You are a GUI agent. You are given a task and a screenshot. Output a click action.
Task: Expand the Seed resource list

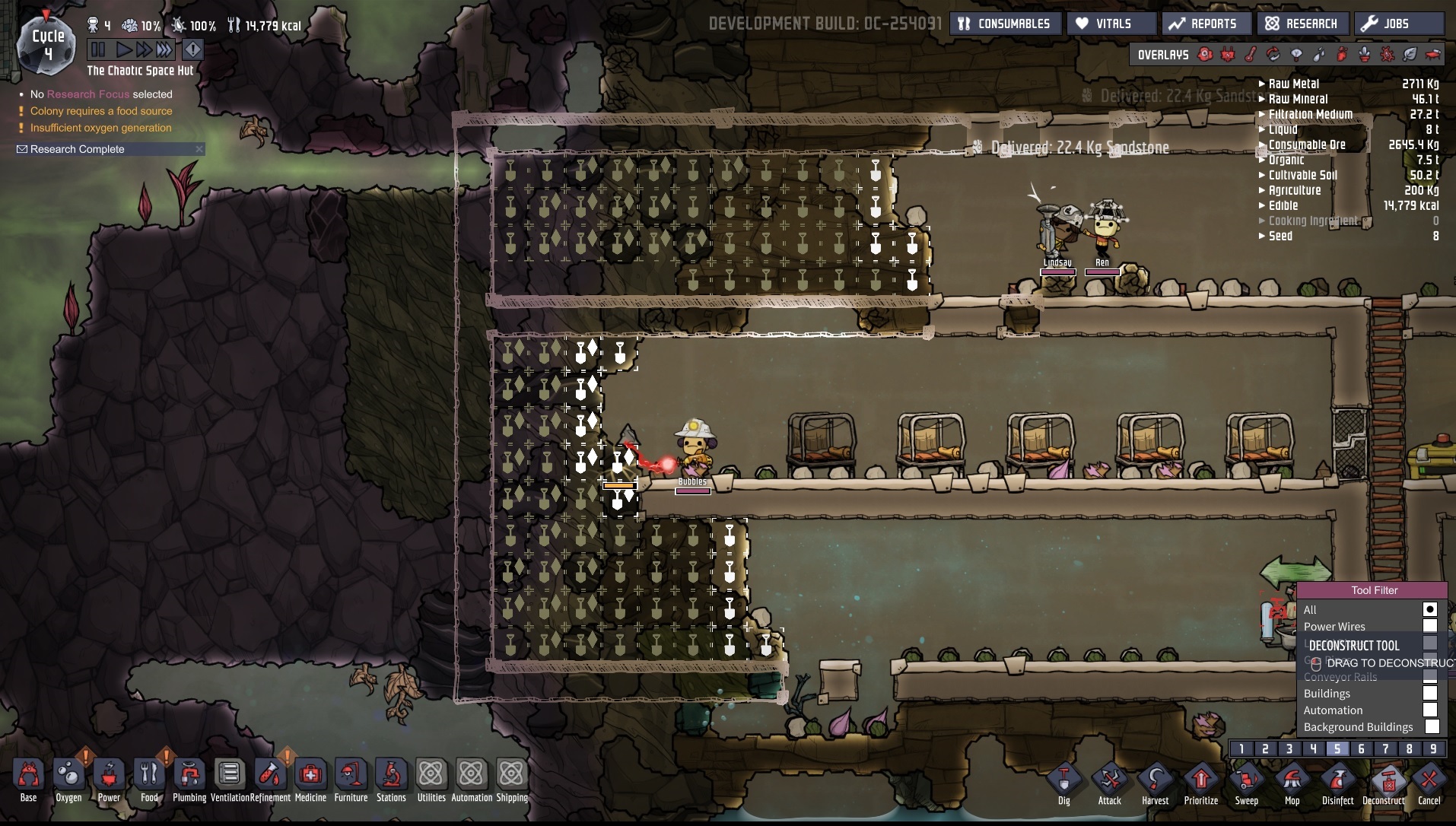click(x=1280, y=236)
